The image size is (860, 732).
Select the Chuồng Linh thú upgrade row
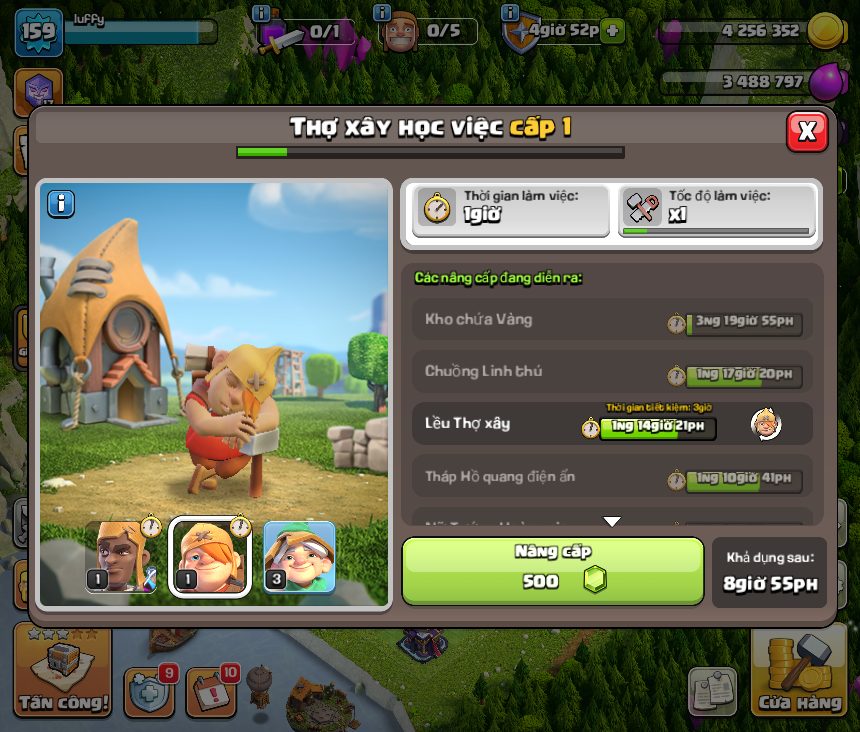pos(612,372)
